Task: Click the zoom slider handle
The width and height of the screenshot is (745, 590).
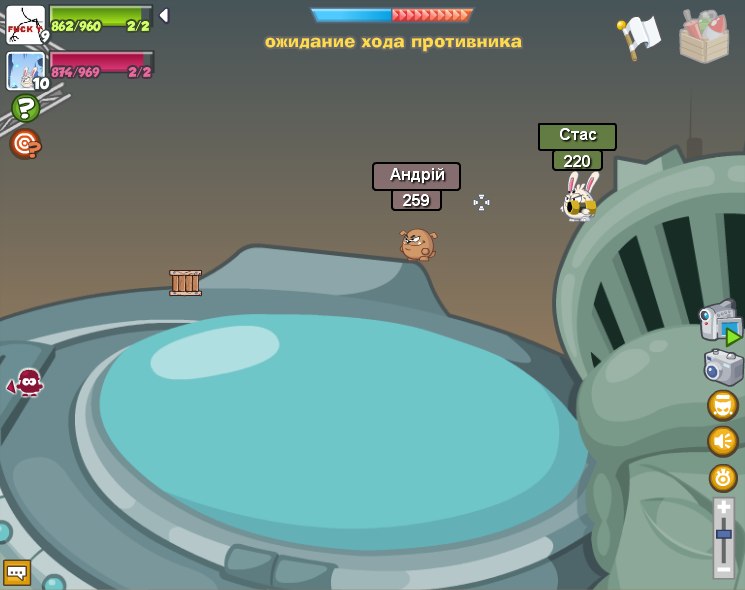Action: (724, 534)
